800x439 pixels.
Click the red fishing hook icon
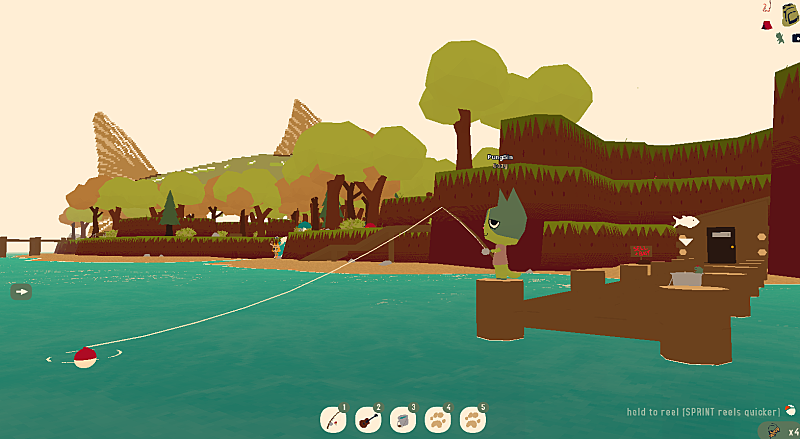(766, 8)
